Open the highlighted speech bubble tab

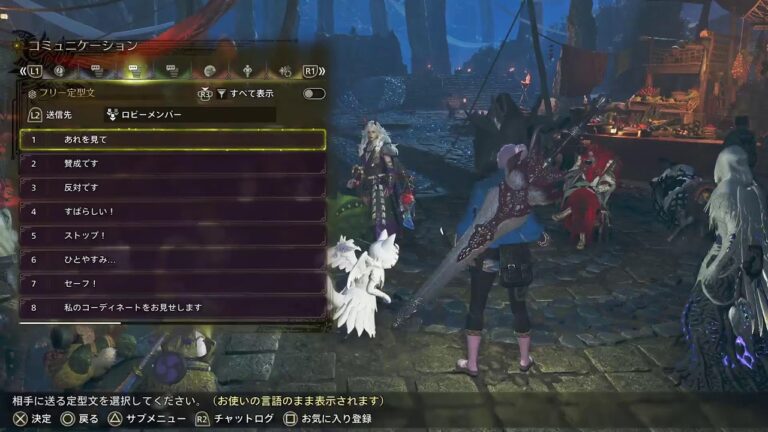pyautogui.click(x=132, y=71)
